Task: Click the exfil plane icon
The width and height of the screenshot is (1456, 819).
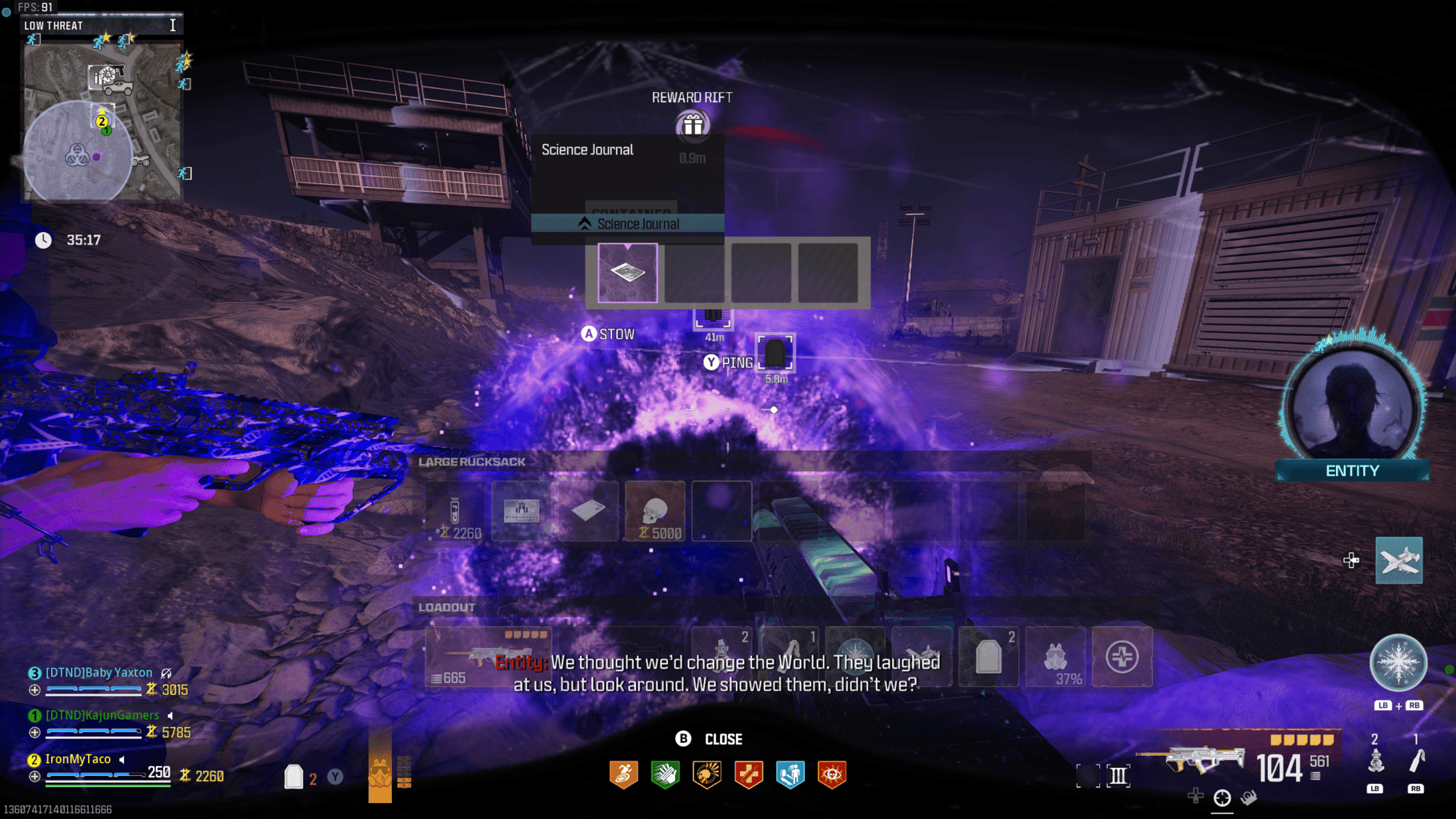Action: [1399, 560]
